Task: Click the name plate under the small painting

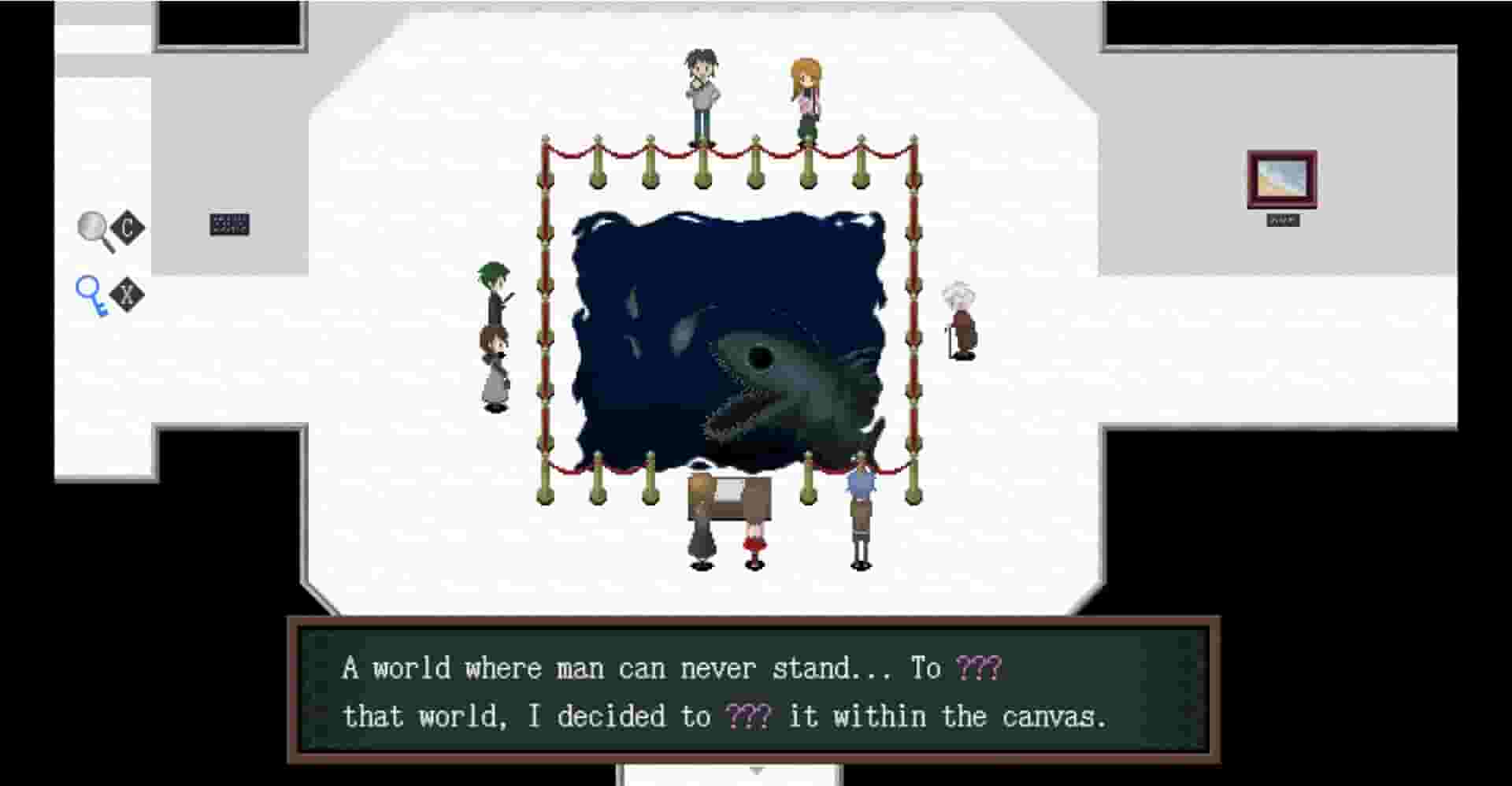Action: pos(1284,221)
